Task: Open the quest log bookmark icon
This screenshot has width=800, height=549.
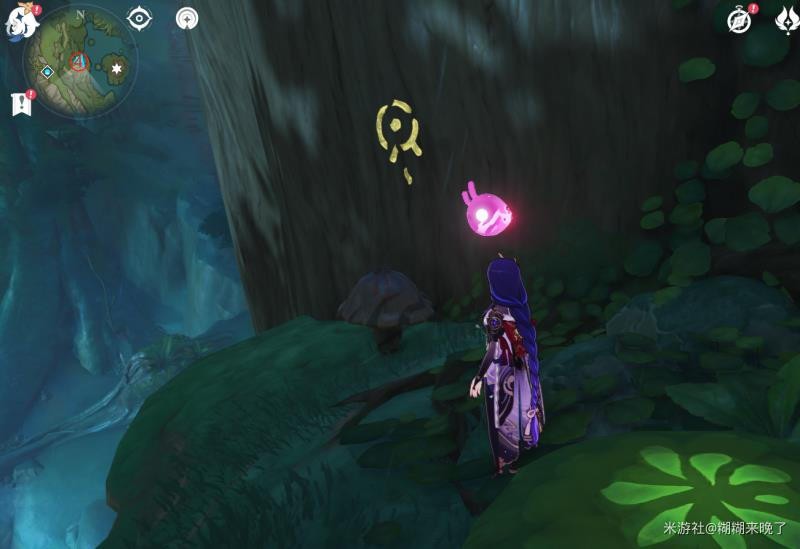Action: [x=20, y=103]
